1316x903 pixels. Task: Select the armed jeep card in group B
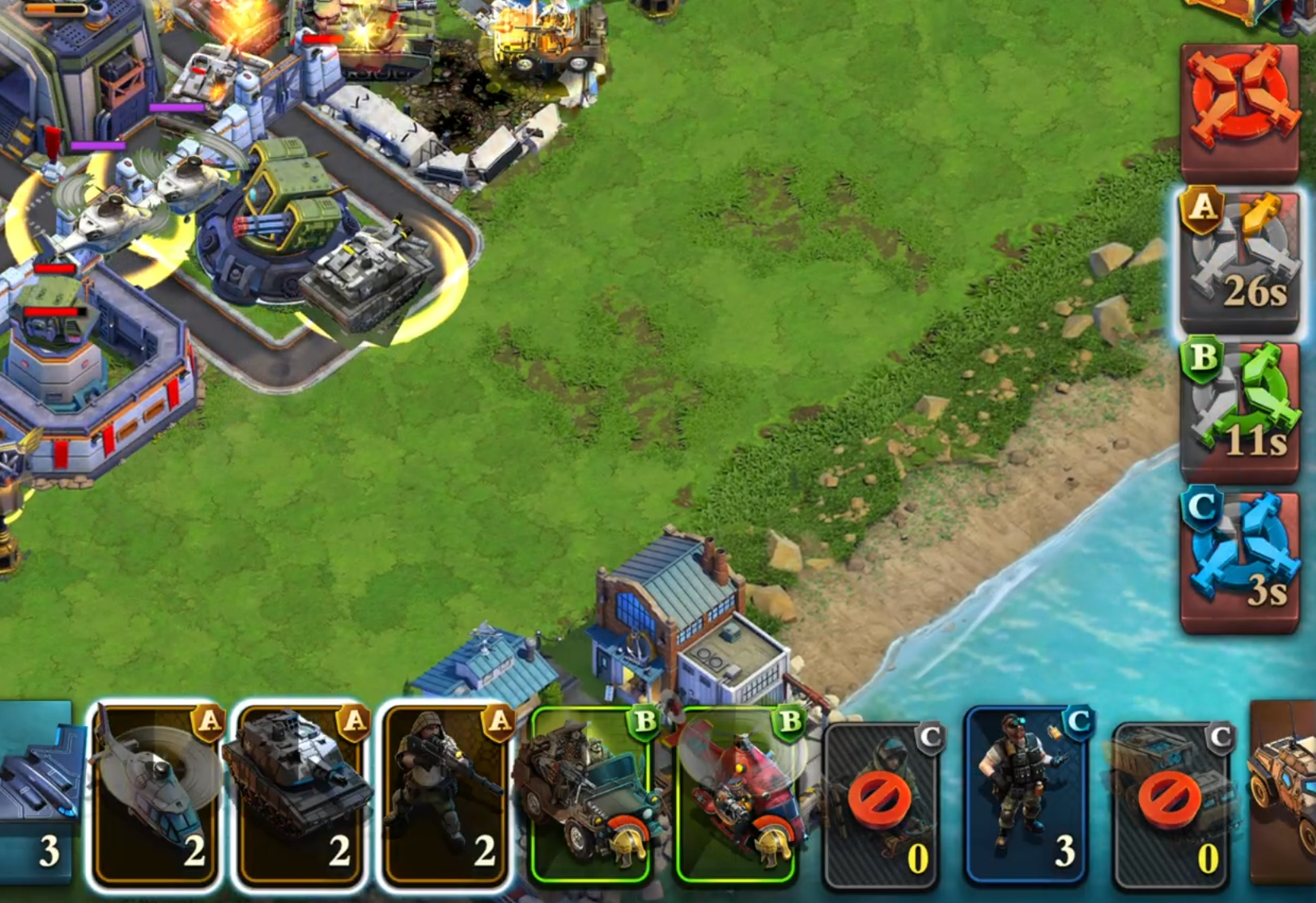point(589,795)
